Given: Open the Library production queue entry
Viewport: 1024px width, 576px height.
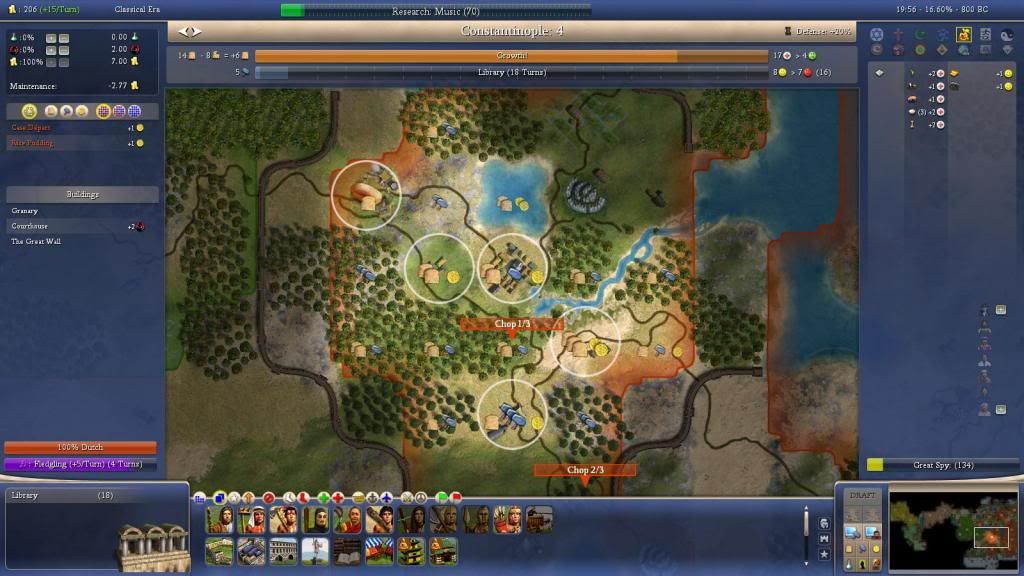Looking at the screenshot, I should [60, 496].
